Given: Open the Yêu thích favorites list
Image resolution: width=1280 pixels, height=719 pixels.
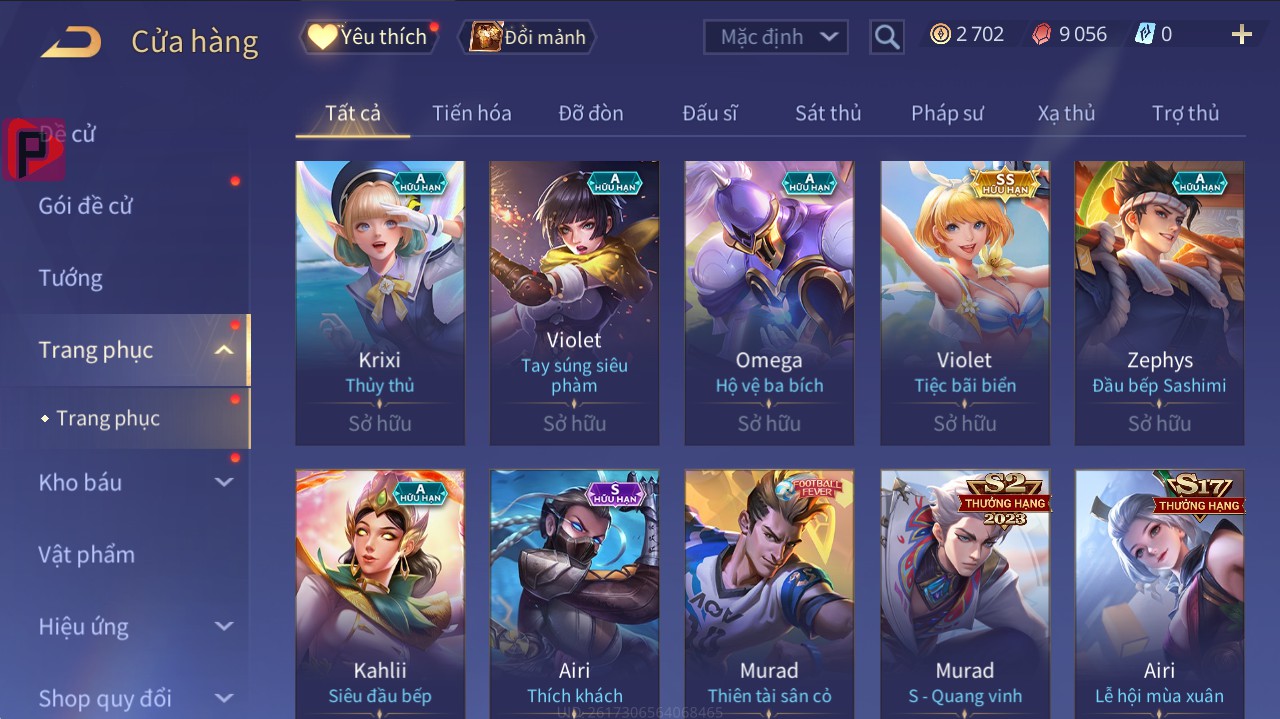Looking at the screenshot, I should [370, 37].
